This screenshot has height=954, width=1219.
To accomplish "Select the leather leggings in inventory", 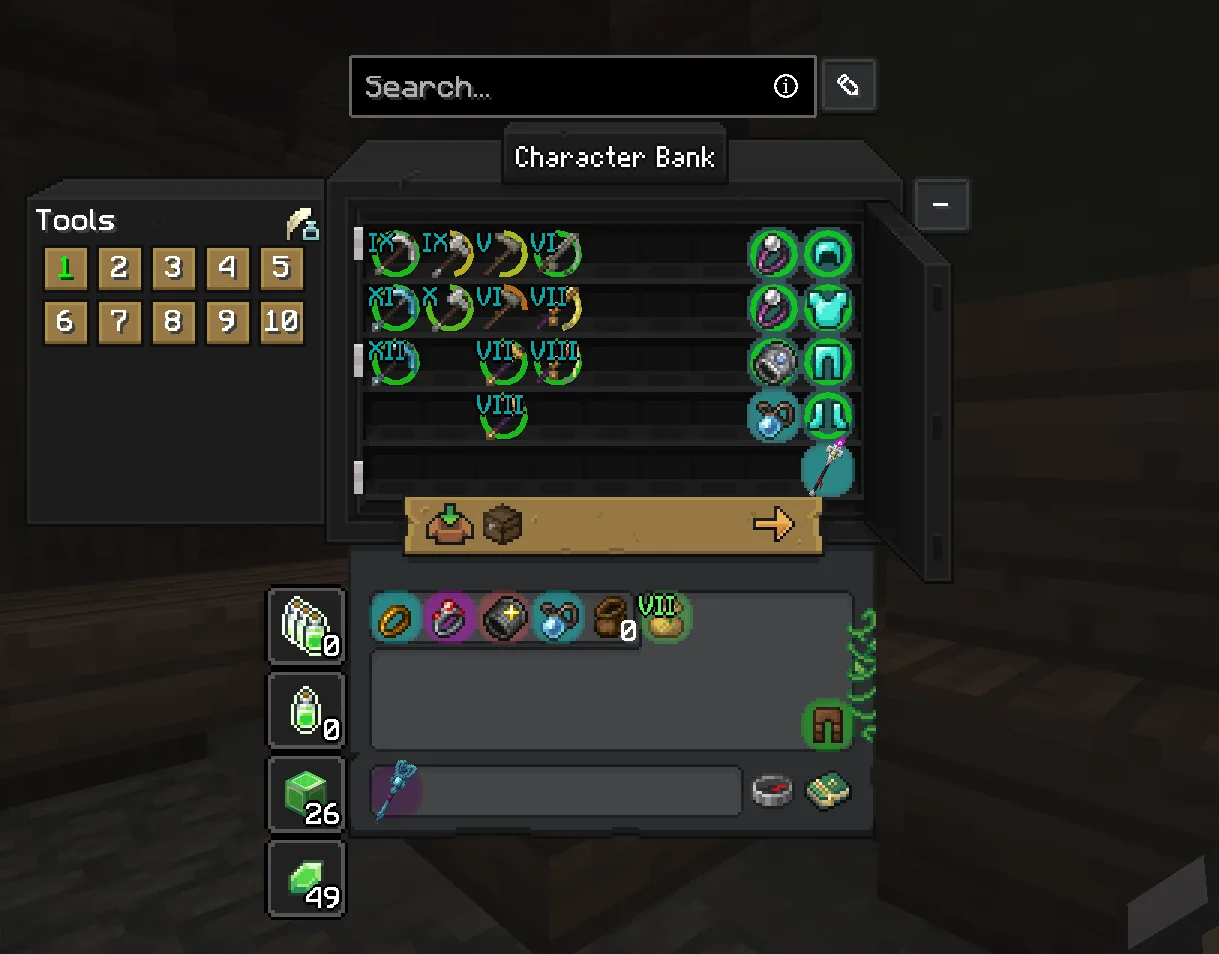I will click(x=827, y=725).
